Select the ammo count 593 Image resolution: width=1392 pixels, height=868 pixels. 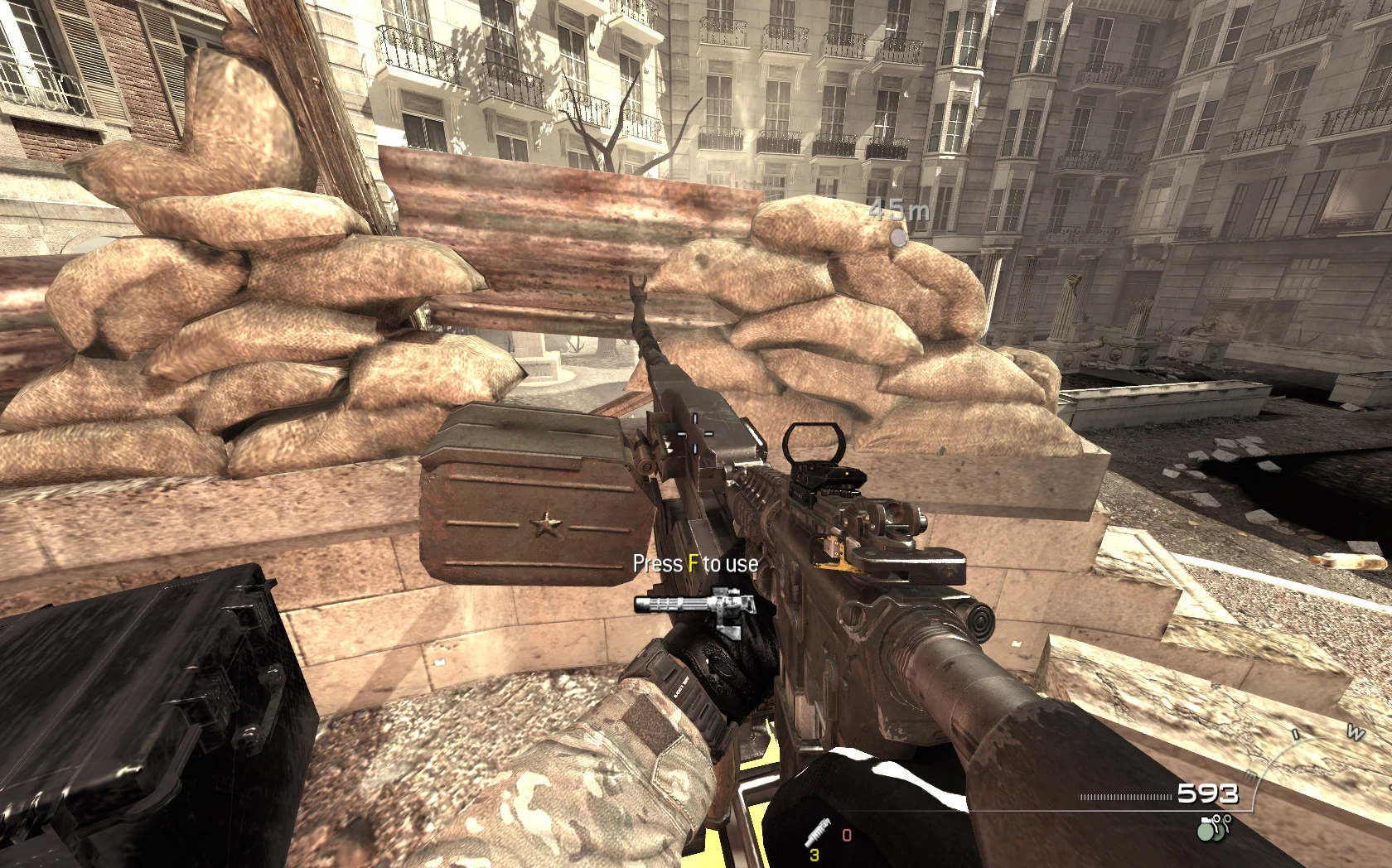click(1208, 793)
